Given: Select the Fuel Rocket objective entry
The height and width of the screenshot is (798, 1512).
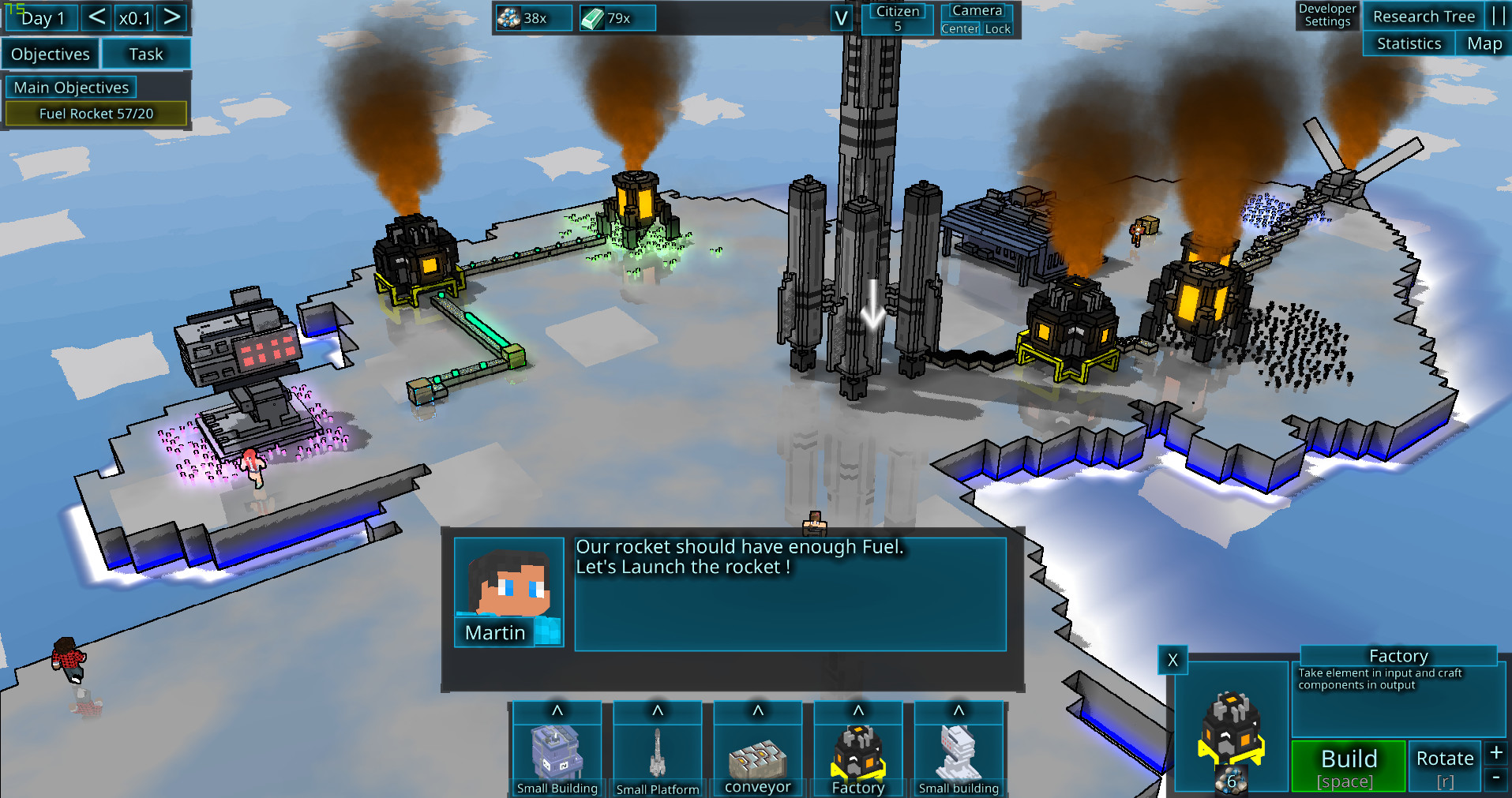Looking at the screenshot, I should coord(96,114).
